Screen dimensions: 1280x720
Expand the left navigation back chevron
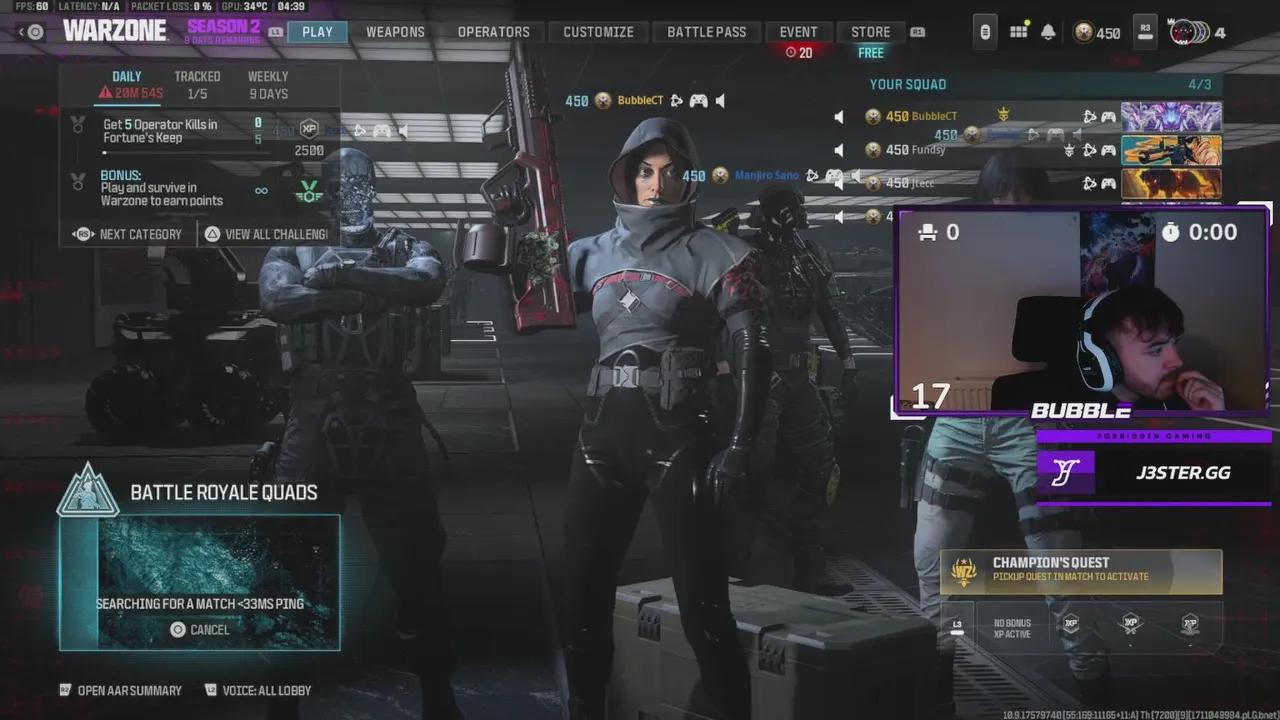[x=20, y=31]
